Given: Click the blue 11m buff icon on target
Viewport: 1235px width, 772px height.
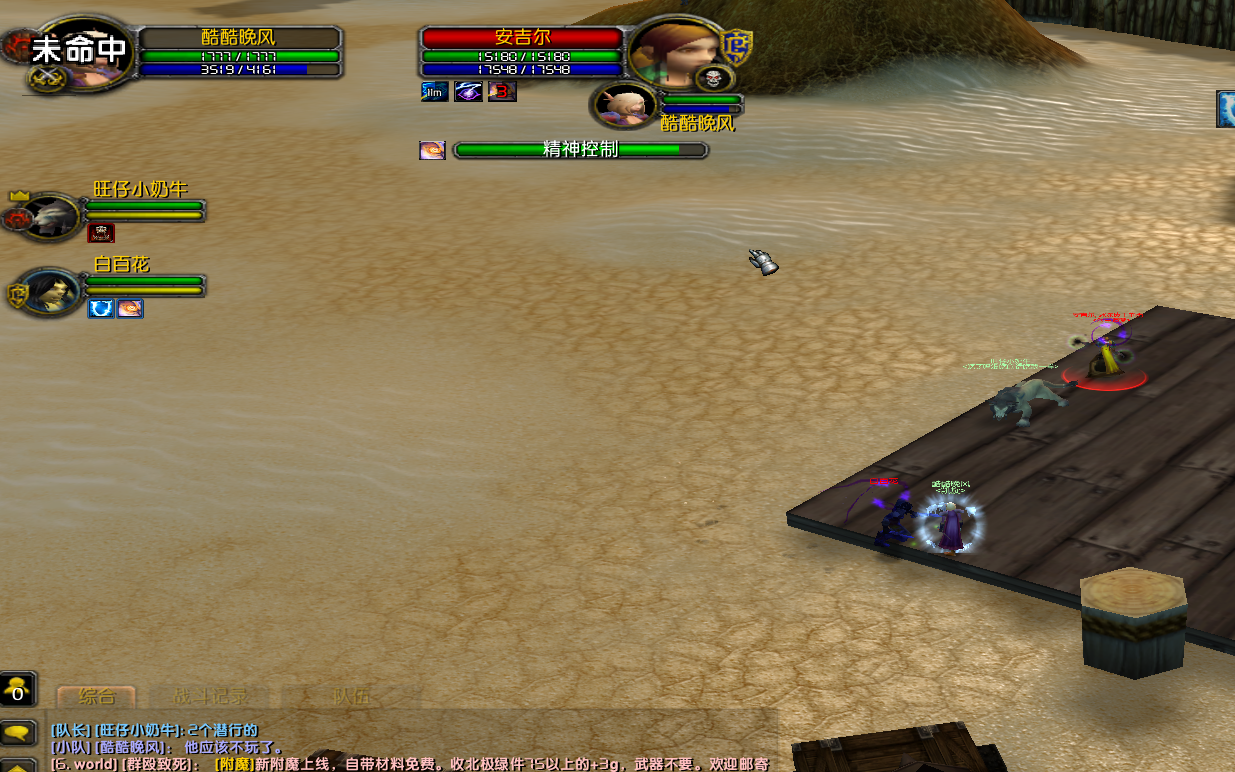Looking at the screenshot, I should (x=434, y=92).
